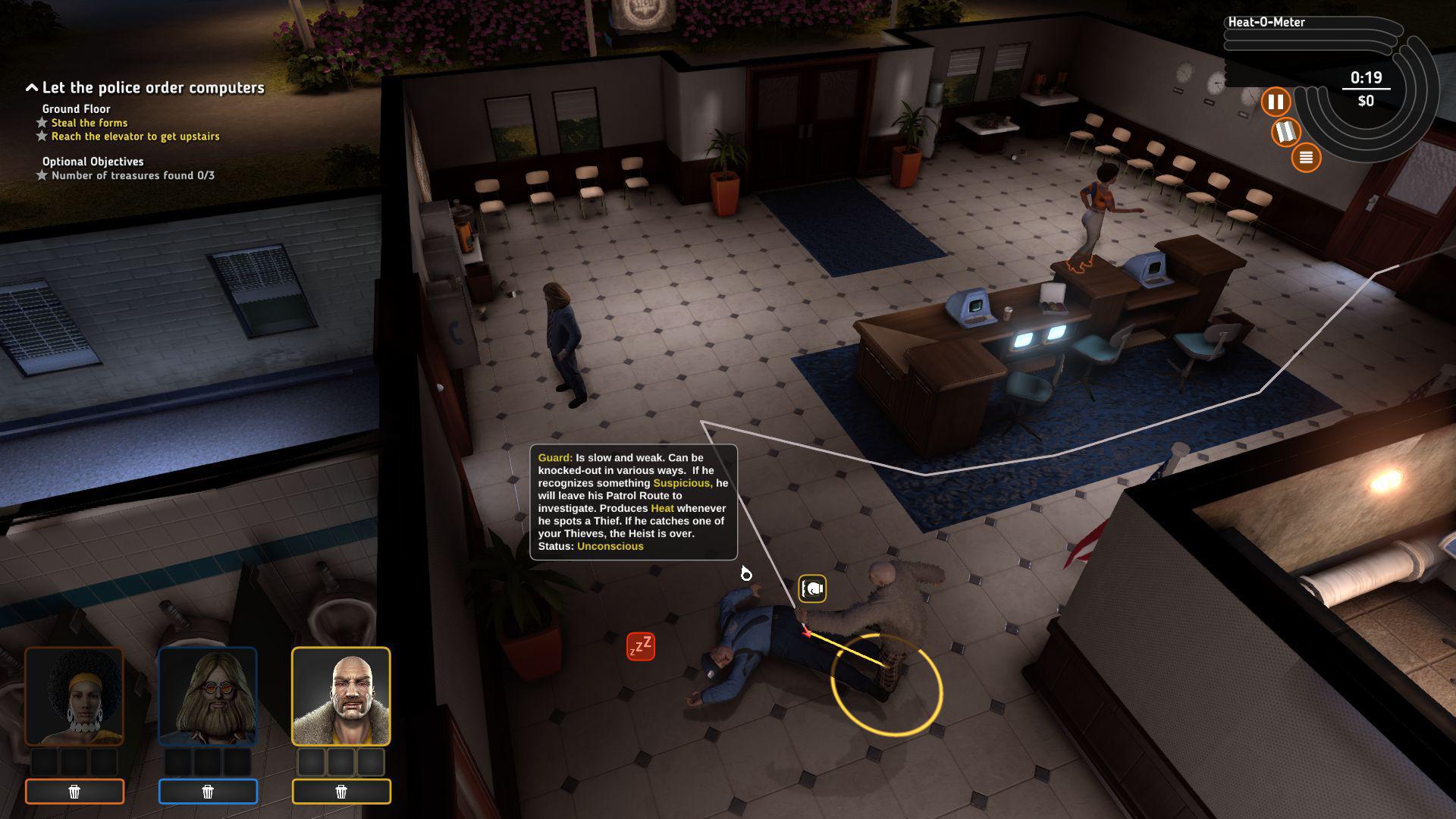Click the trash icon under the bald thief
1456x819 pixels.
click(x=342, y=791)
